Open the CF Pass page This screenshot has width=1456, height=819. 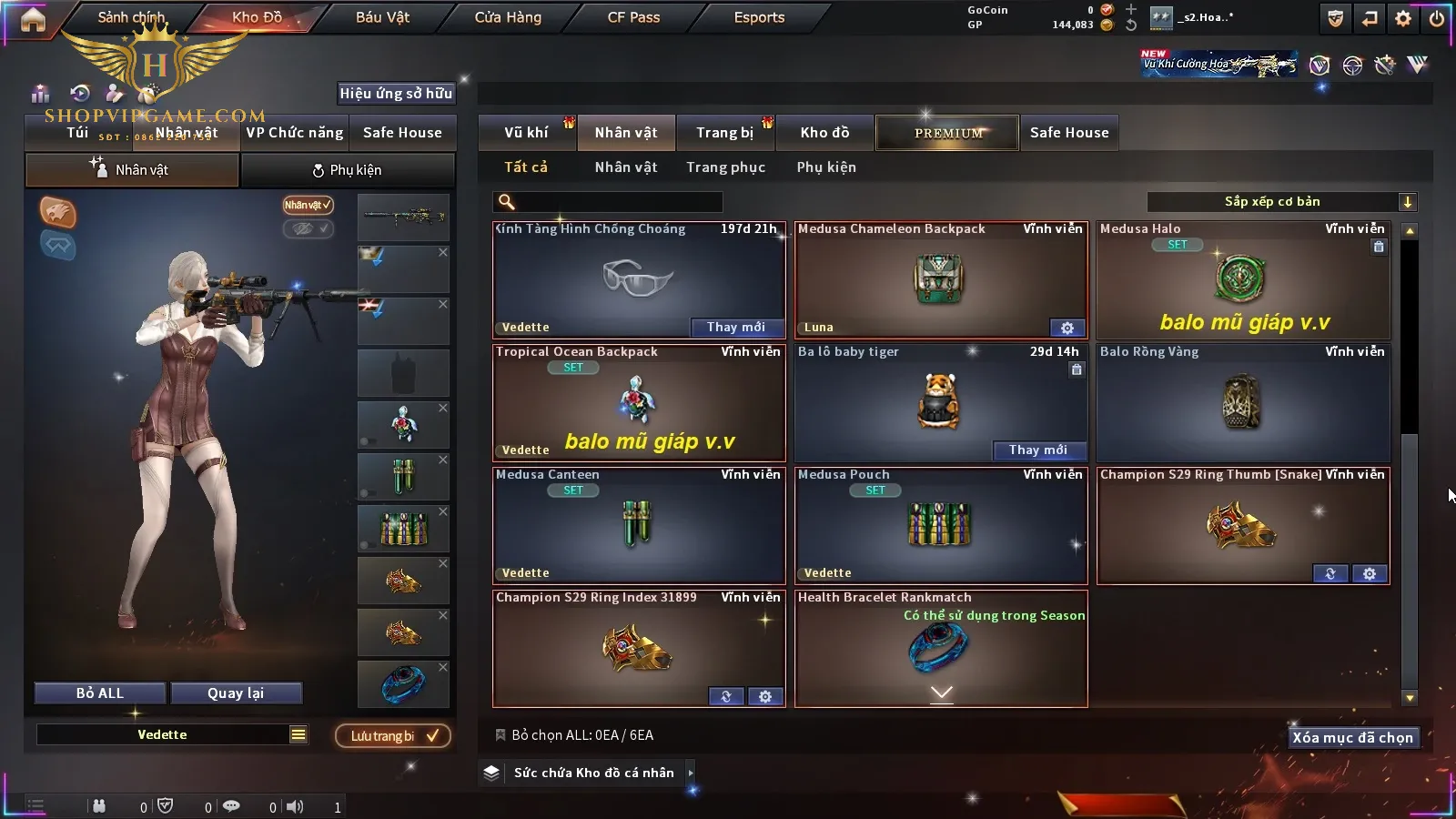[633, 17]
